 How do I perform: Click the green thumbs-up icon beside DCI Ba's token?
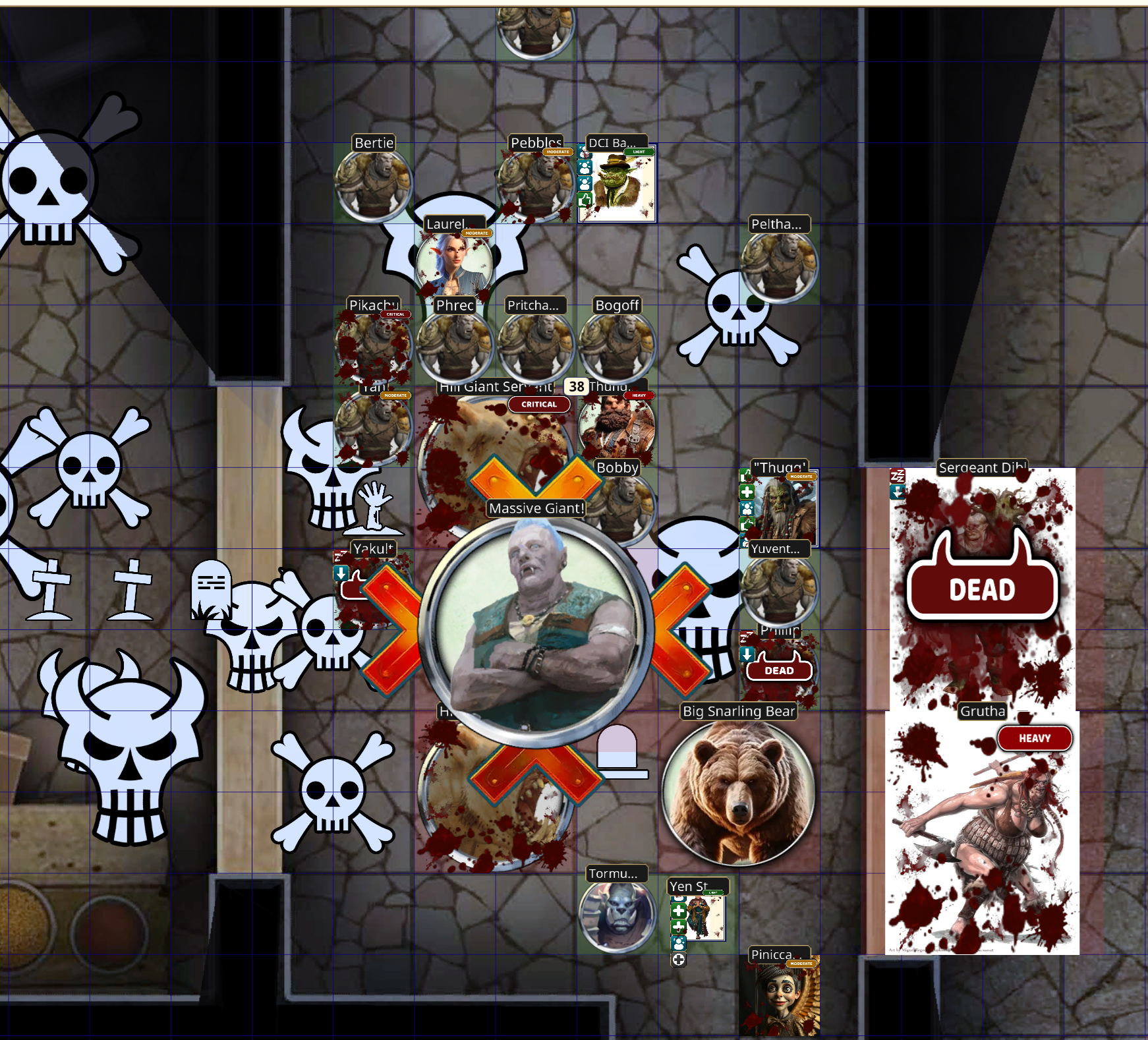(583, 200)
